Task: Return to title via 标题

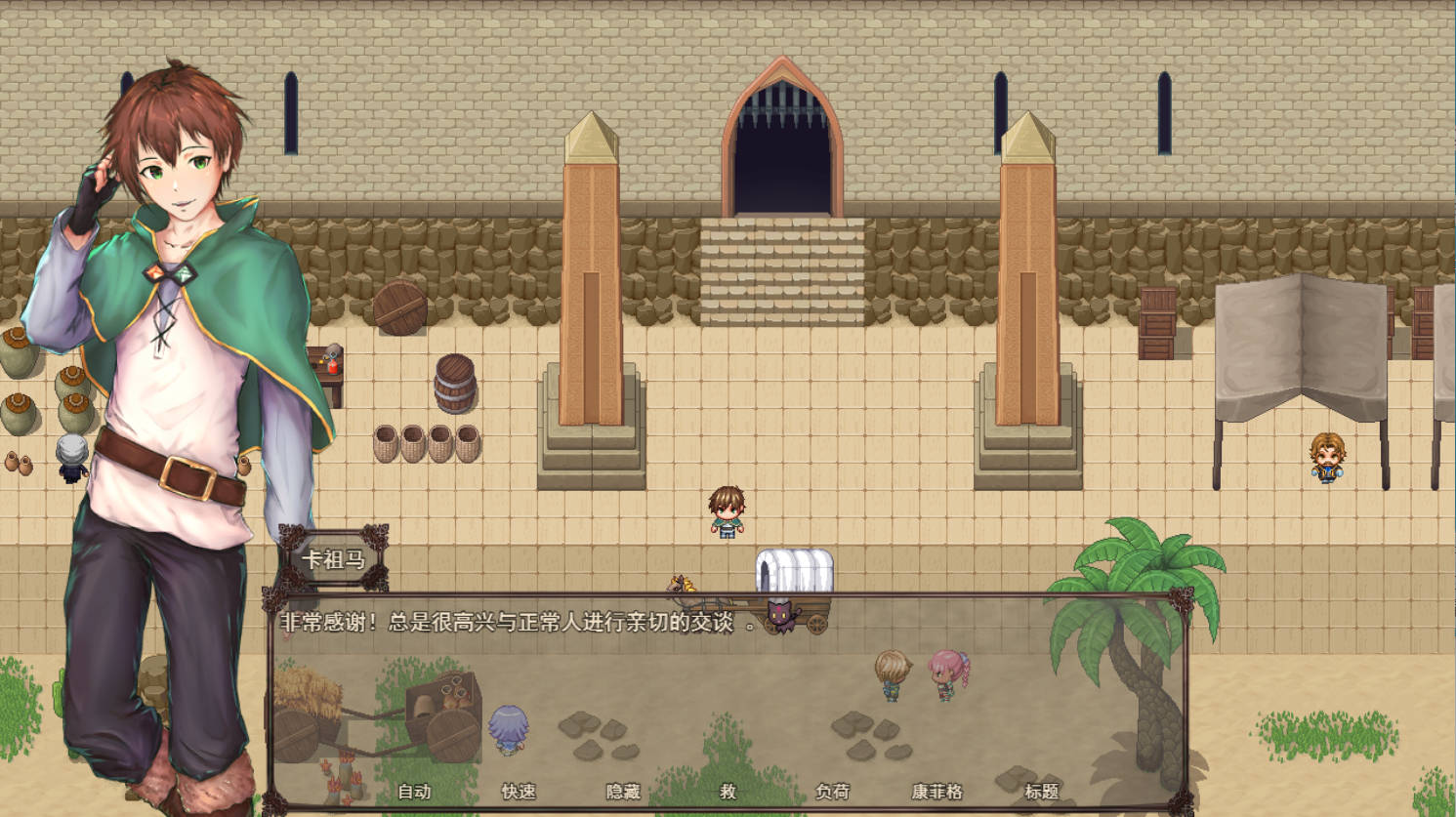Action: pos(1041,792)
